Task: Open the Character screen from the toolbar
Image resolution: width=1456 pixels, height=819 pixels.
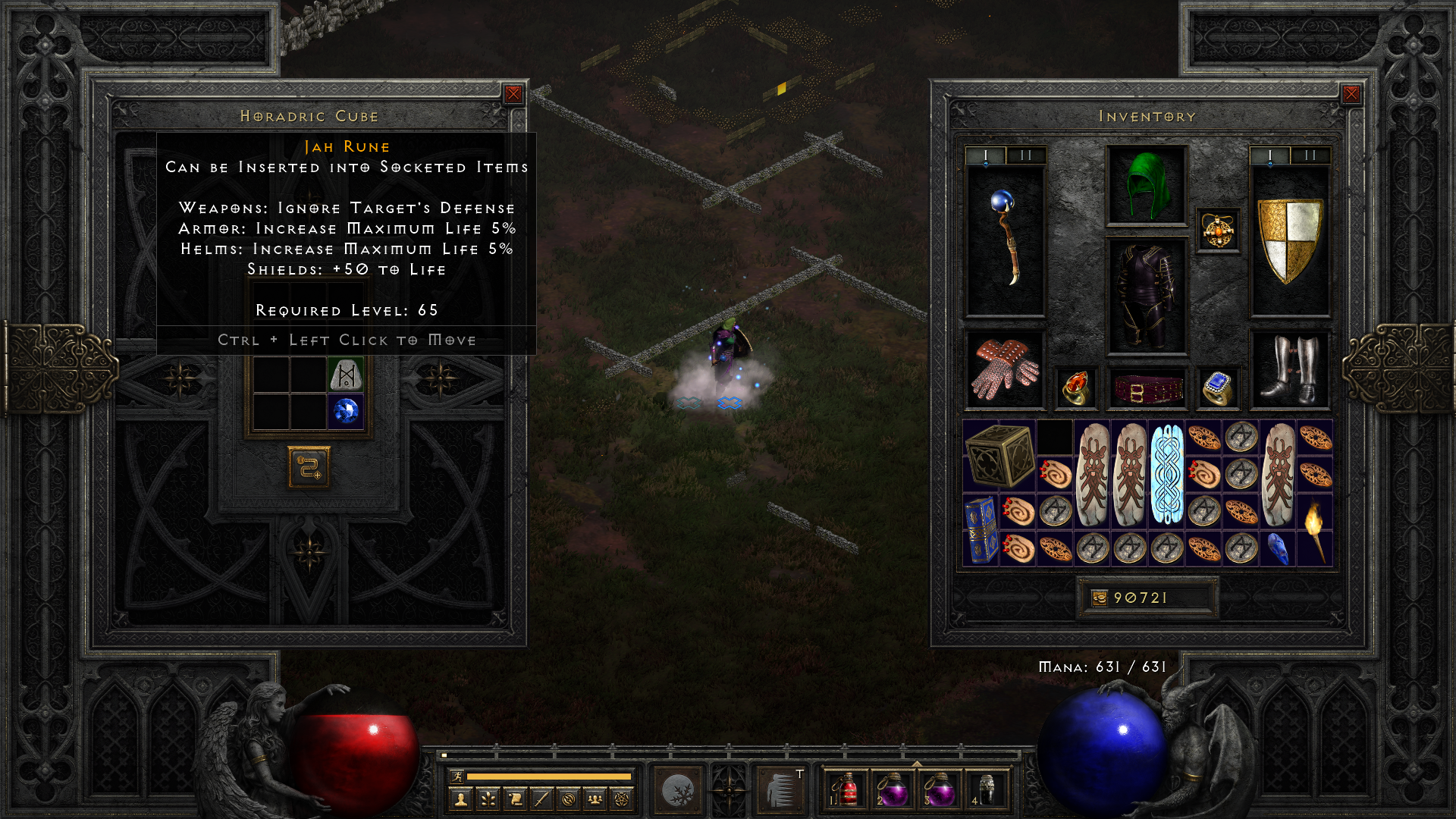Action: click(460, 798)
